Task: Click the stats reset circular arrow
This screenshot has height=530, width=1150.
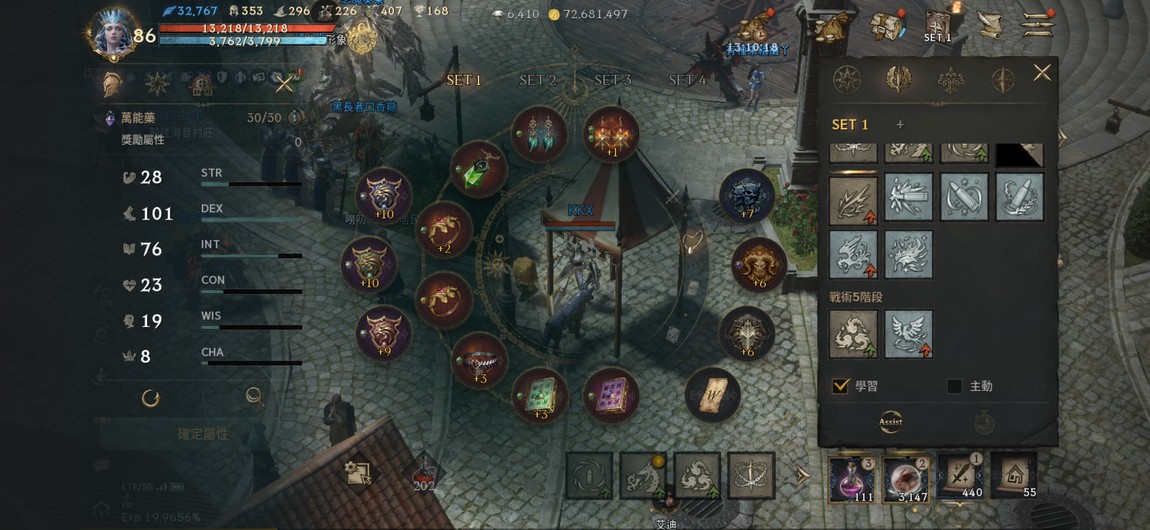Action: coord(151,398)
